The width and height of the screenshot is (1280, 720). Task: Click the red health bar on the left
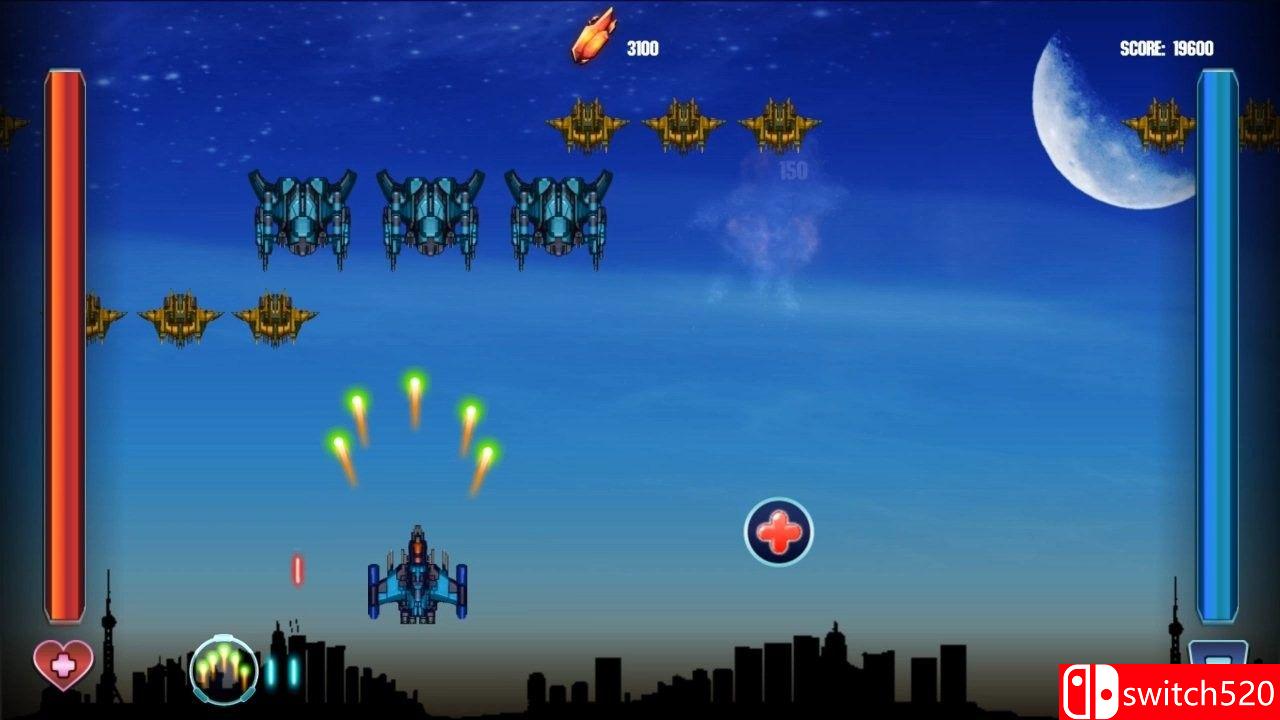pos(62,345)
